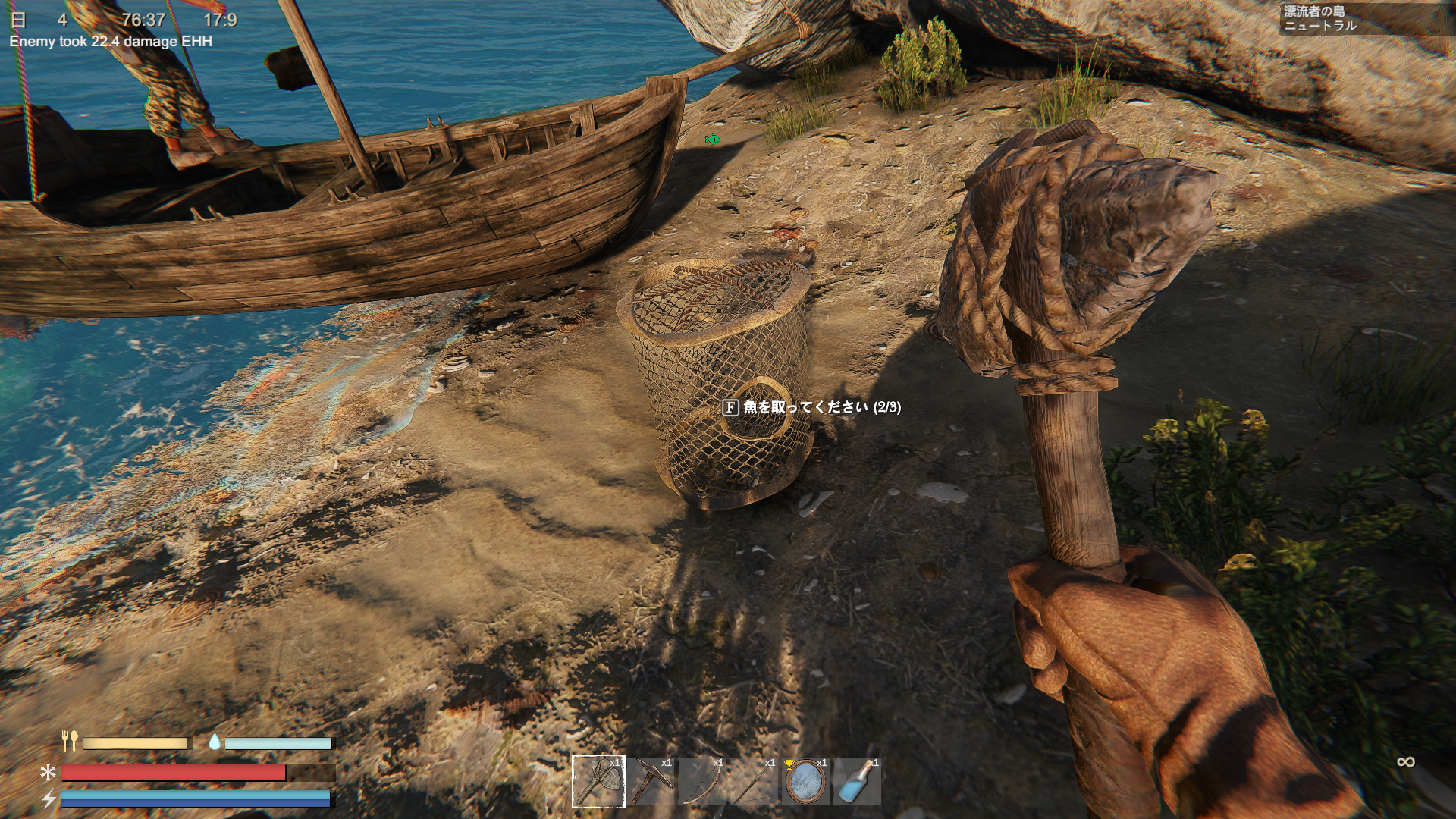Equip the pickaxe from the hotbar
Viewport: 1456px width, 819px height.
[651, 781]
